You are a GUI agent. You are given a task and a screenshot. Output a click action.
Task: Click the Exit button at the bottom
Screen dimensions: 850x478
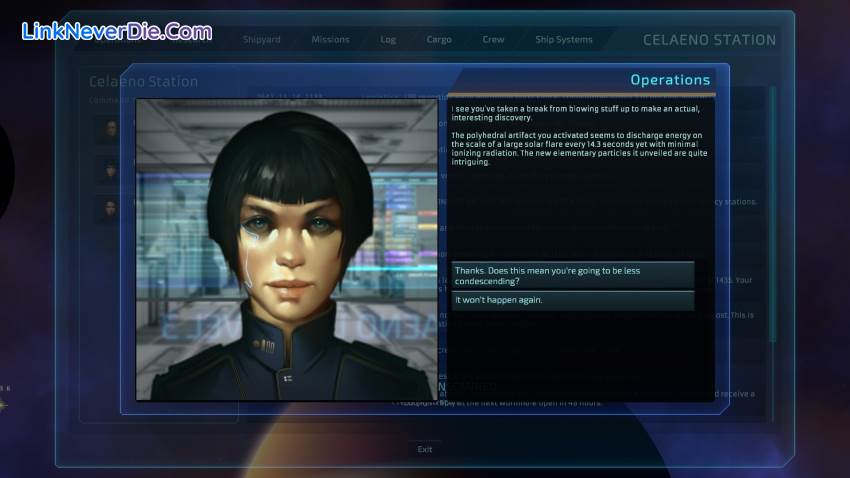coord(425,449)
